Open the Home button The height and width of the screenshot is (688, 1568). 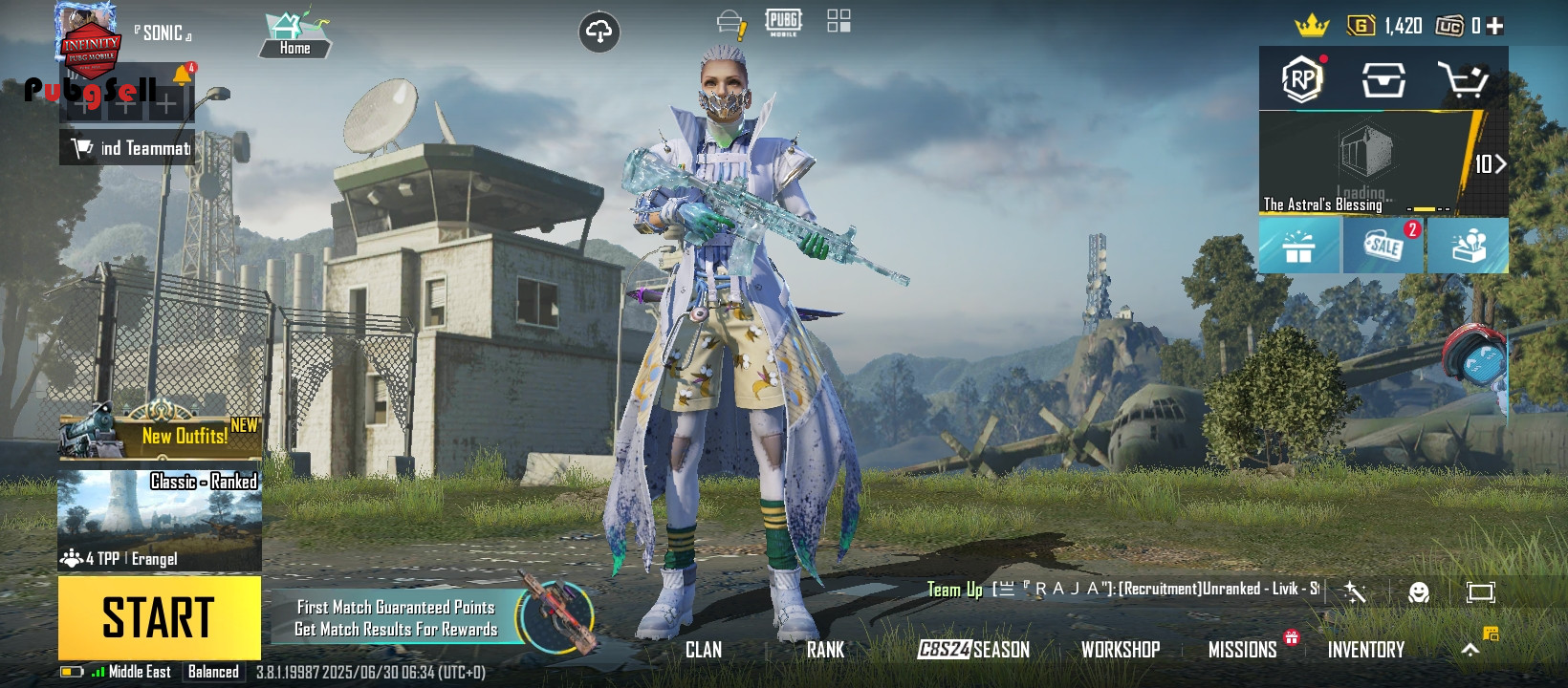click(x=294, y=36)
